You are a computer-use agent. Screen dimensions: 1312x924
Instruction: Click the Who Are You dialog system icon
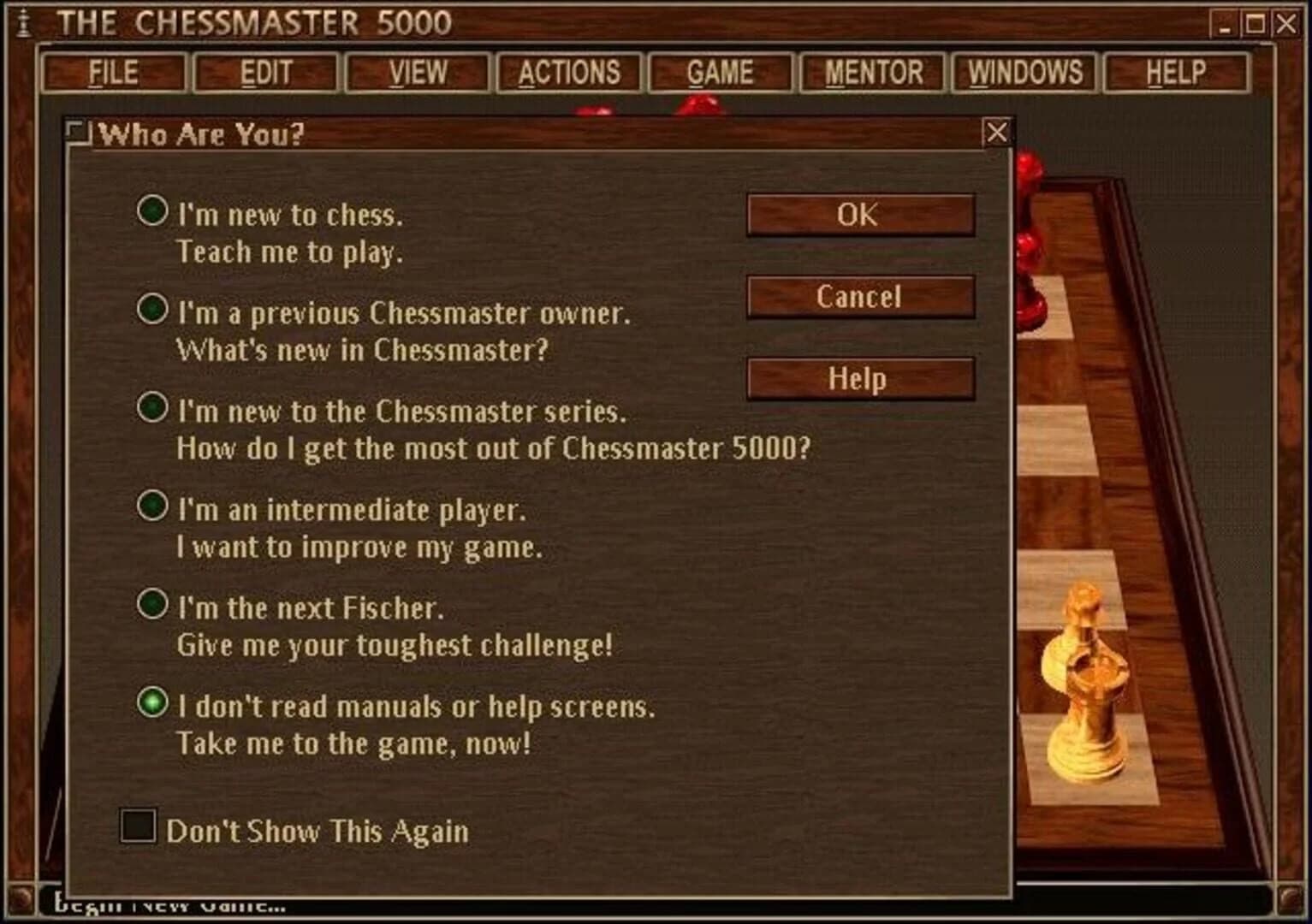[x=78, y=133]
